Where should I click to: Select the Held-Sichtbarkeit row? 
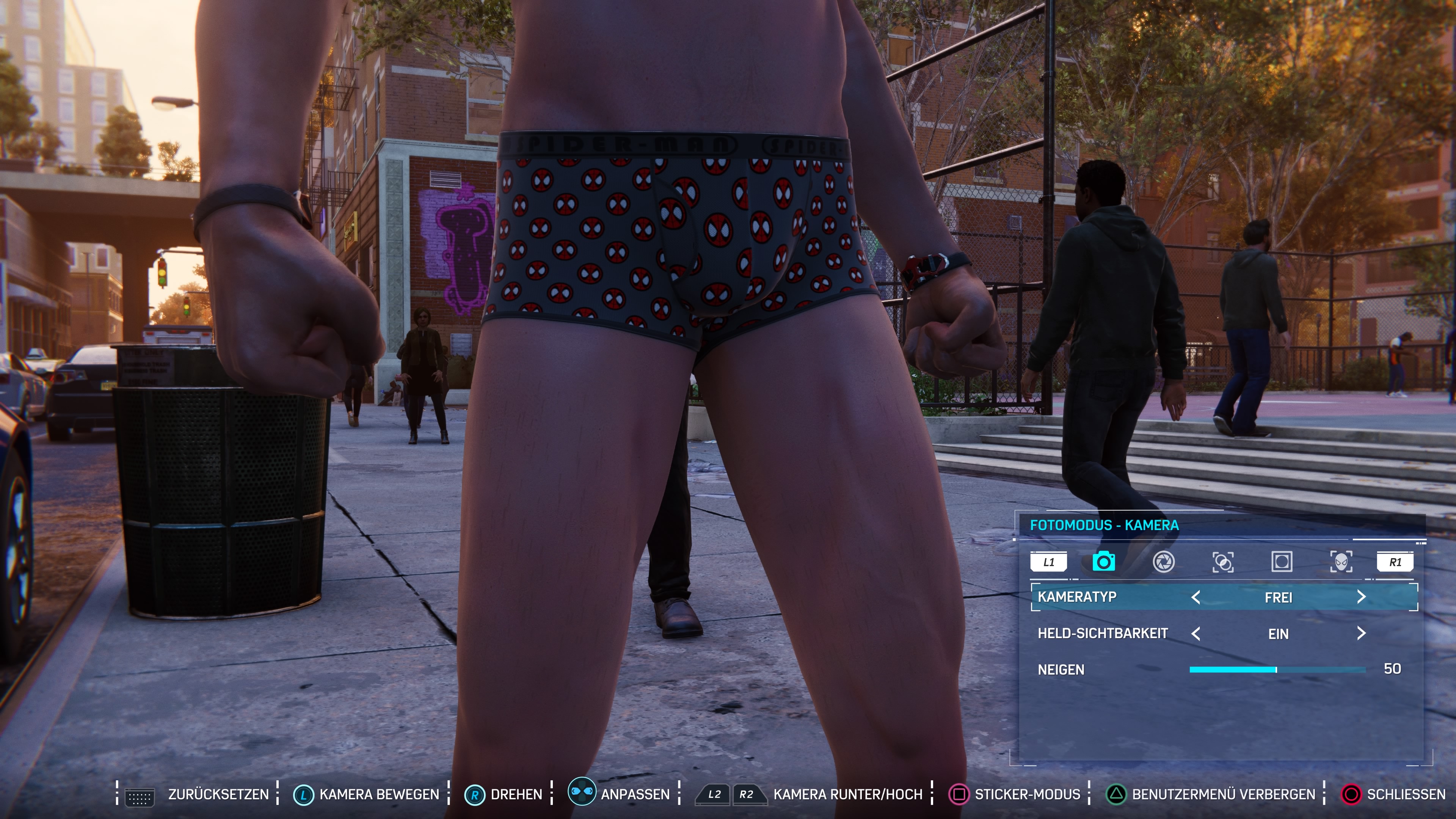point(1103,634)
